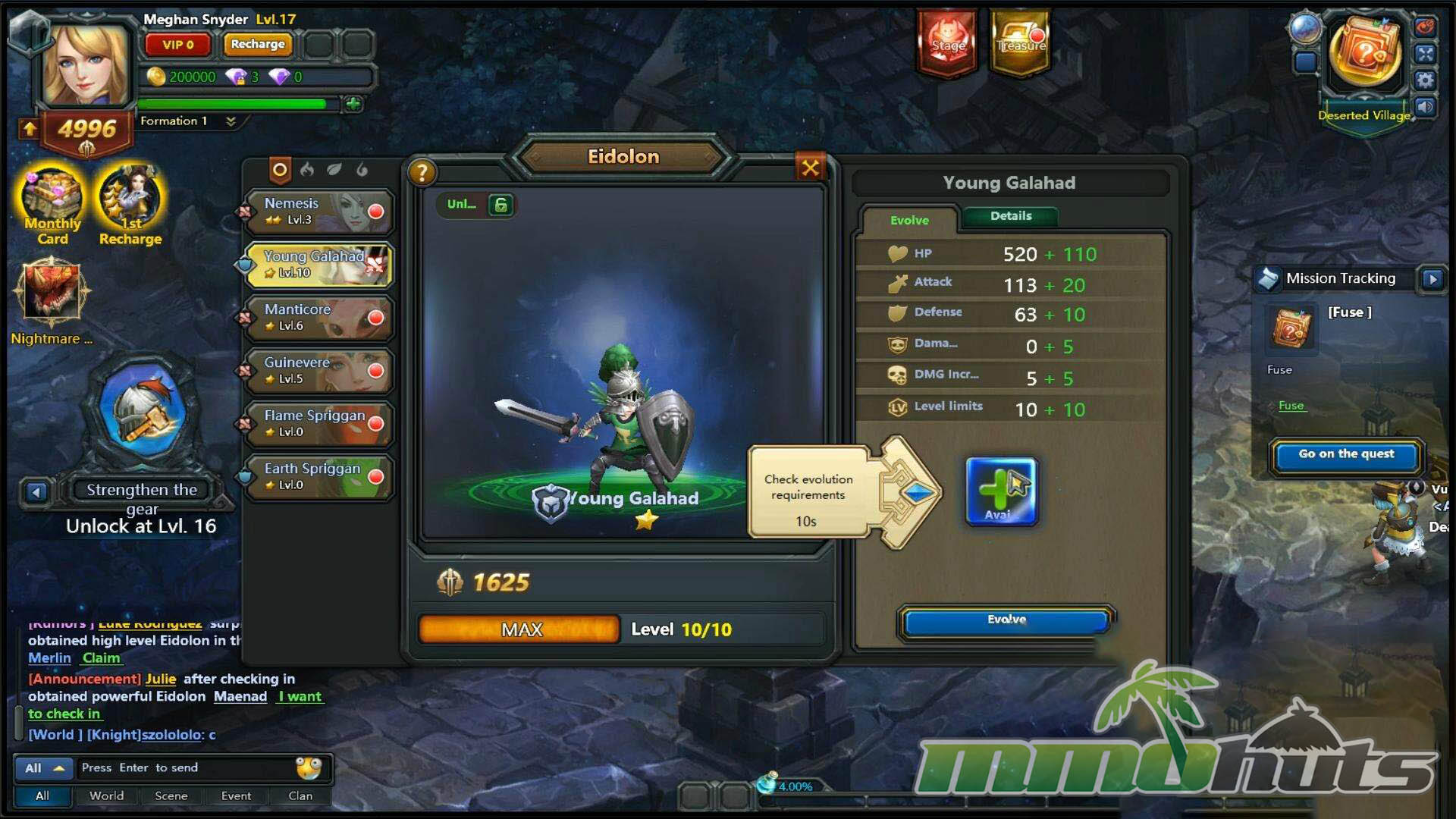
Task: Open the Treasure banner
Action: pyautogui.click(x=1021, y=43)
